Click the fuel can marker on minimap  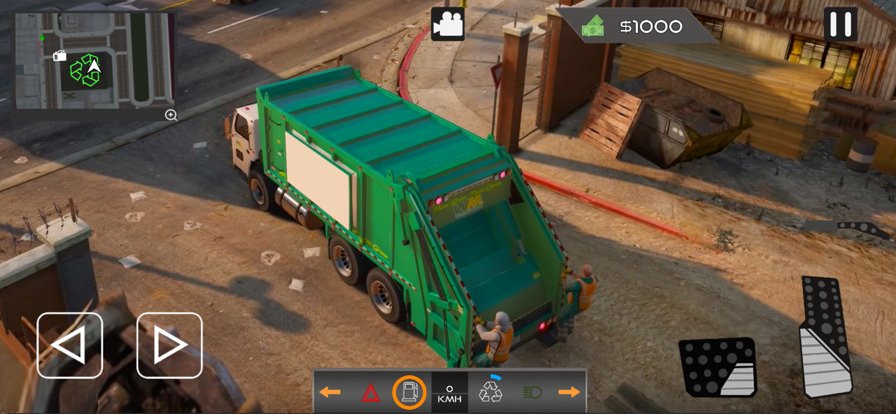[60, 56]
